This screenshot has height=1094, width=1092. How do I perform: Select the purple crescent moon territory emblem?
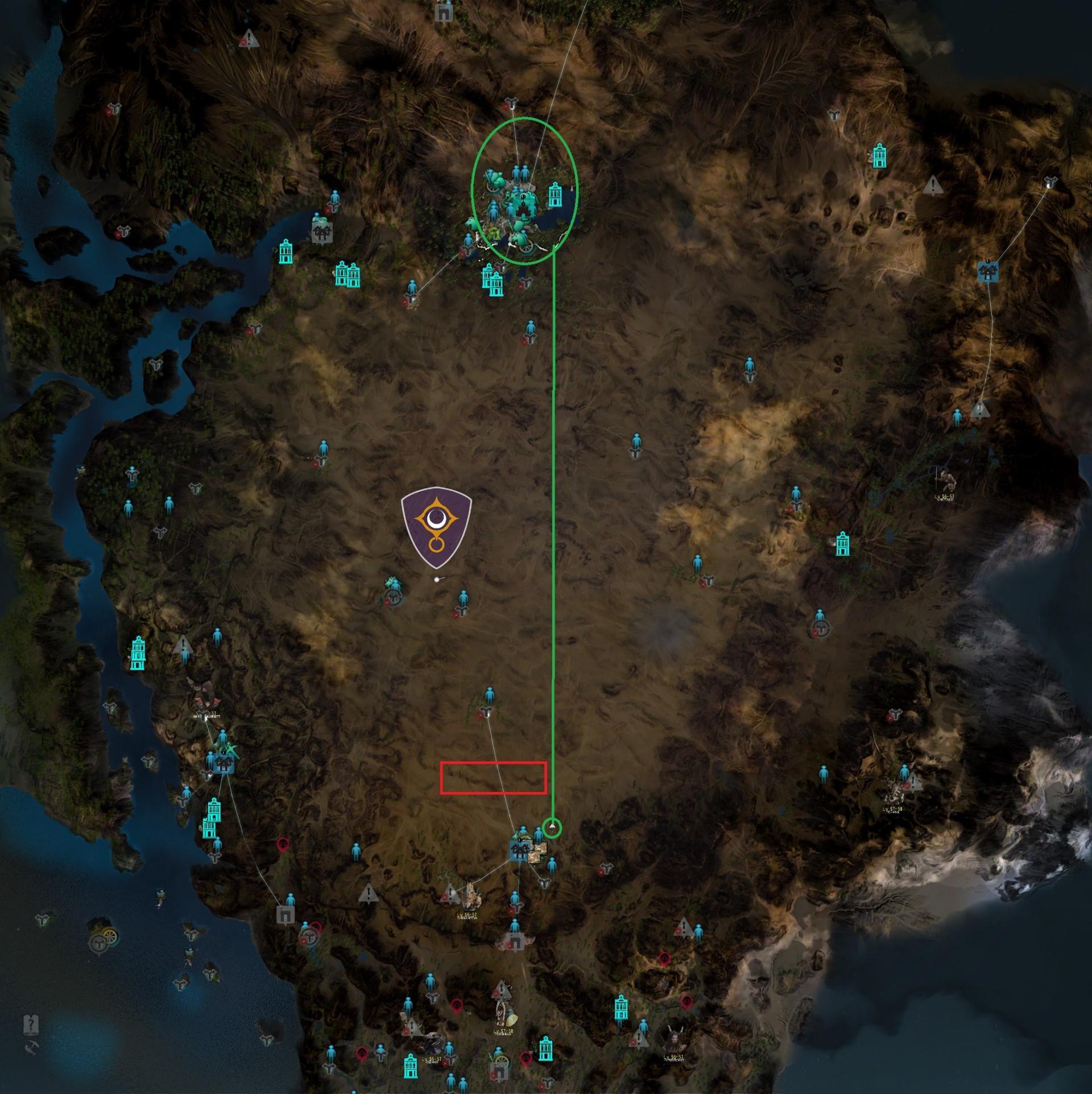pyautogui.click(x=436, y=527)
